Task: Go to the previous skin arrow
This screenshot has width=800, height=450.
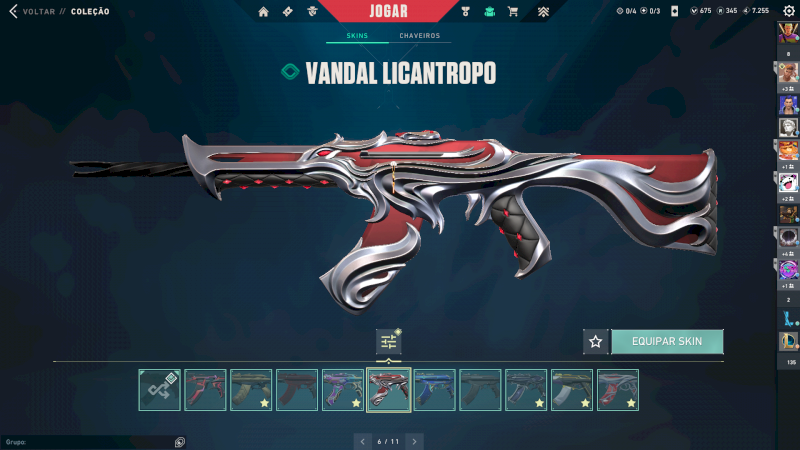Action: [362, 440]
